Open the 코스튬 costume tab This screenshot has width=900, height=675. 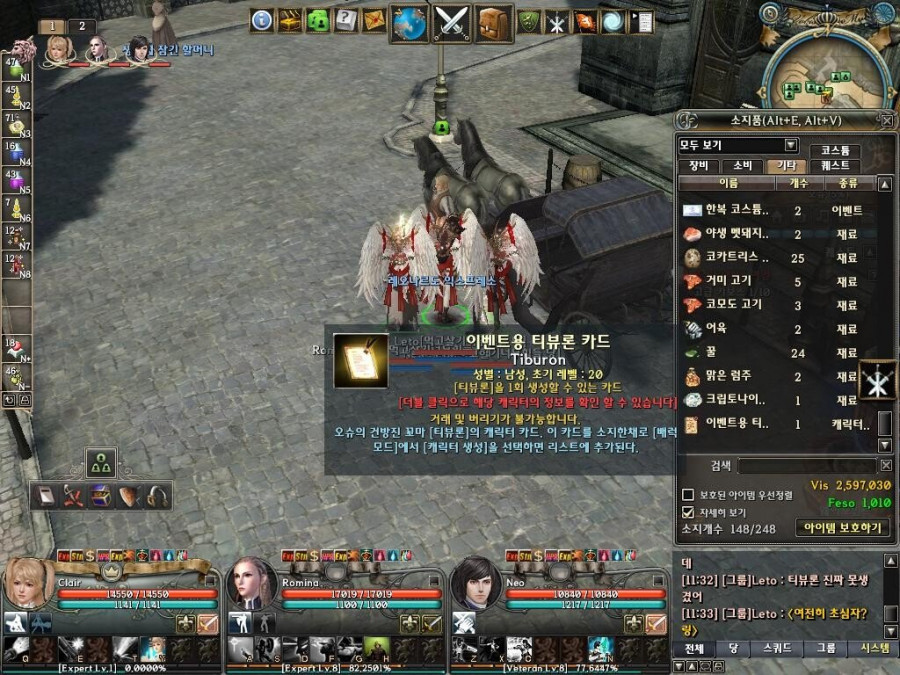coord(835,150)
